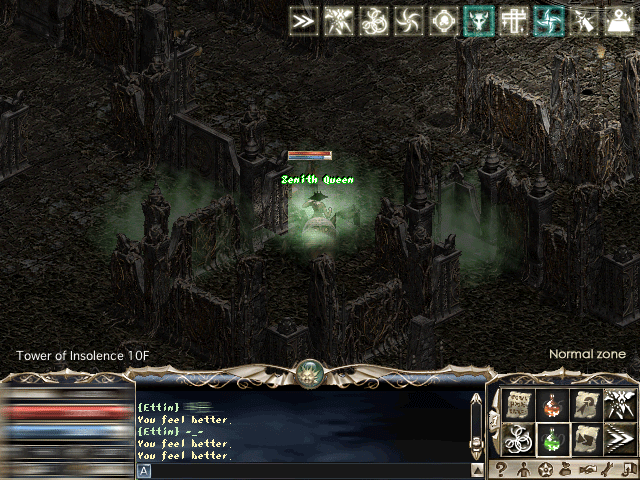Screen dimensions: 640x480
Task: Open the wrench options menu
Action: (608, 469)
